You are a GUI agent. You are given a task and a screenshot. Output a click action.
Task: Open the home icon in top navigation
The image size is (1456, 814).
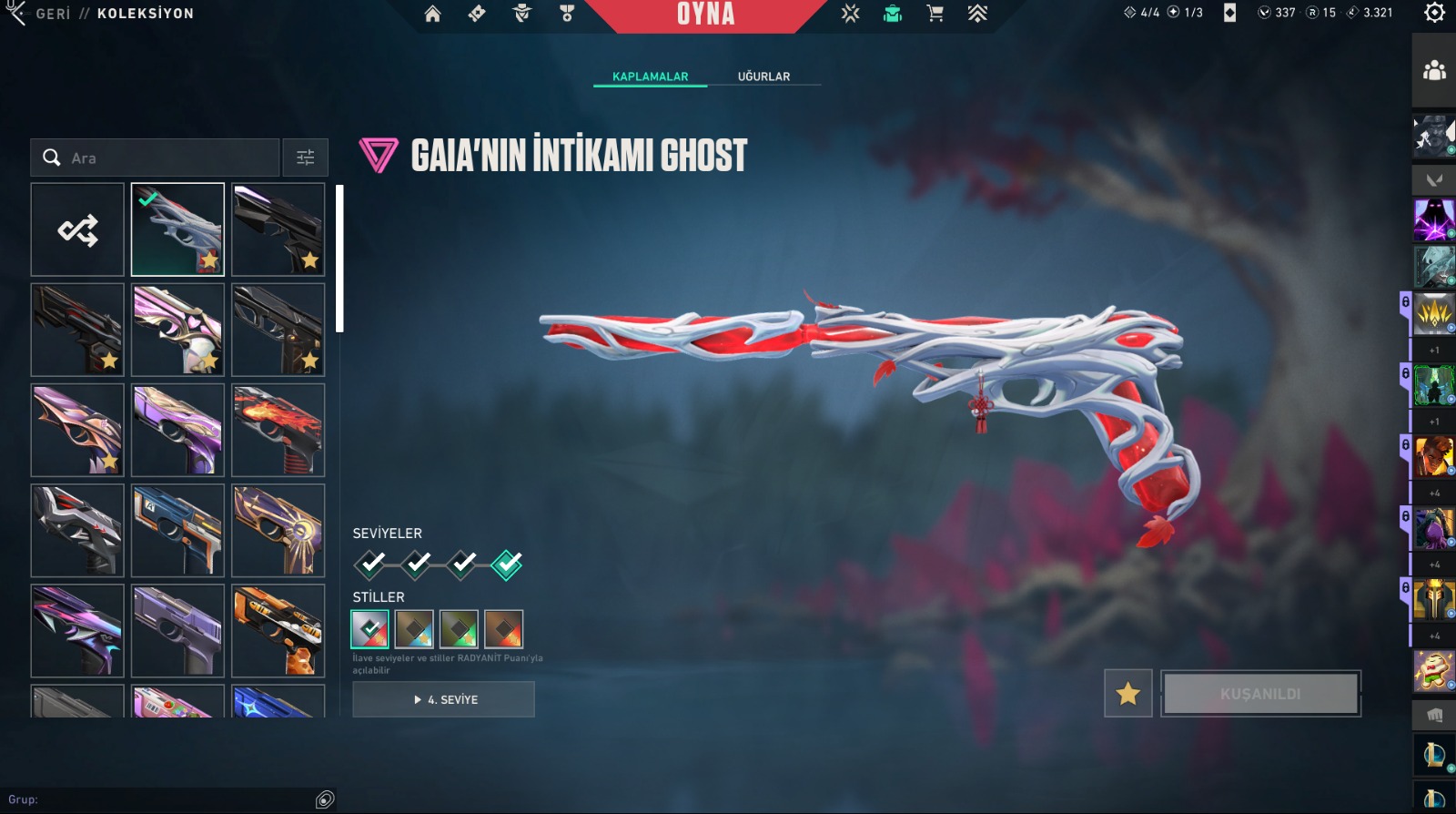tap(432, 14)
